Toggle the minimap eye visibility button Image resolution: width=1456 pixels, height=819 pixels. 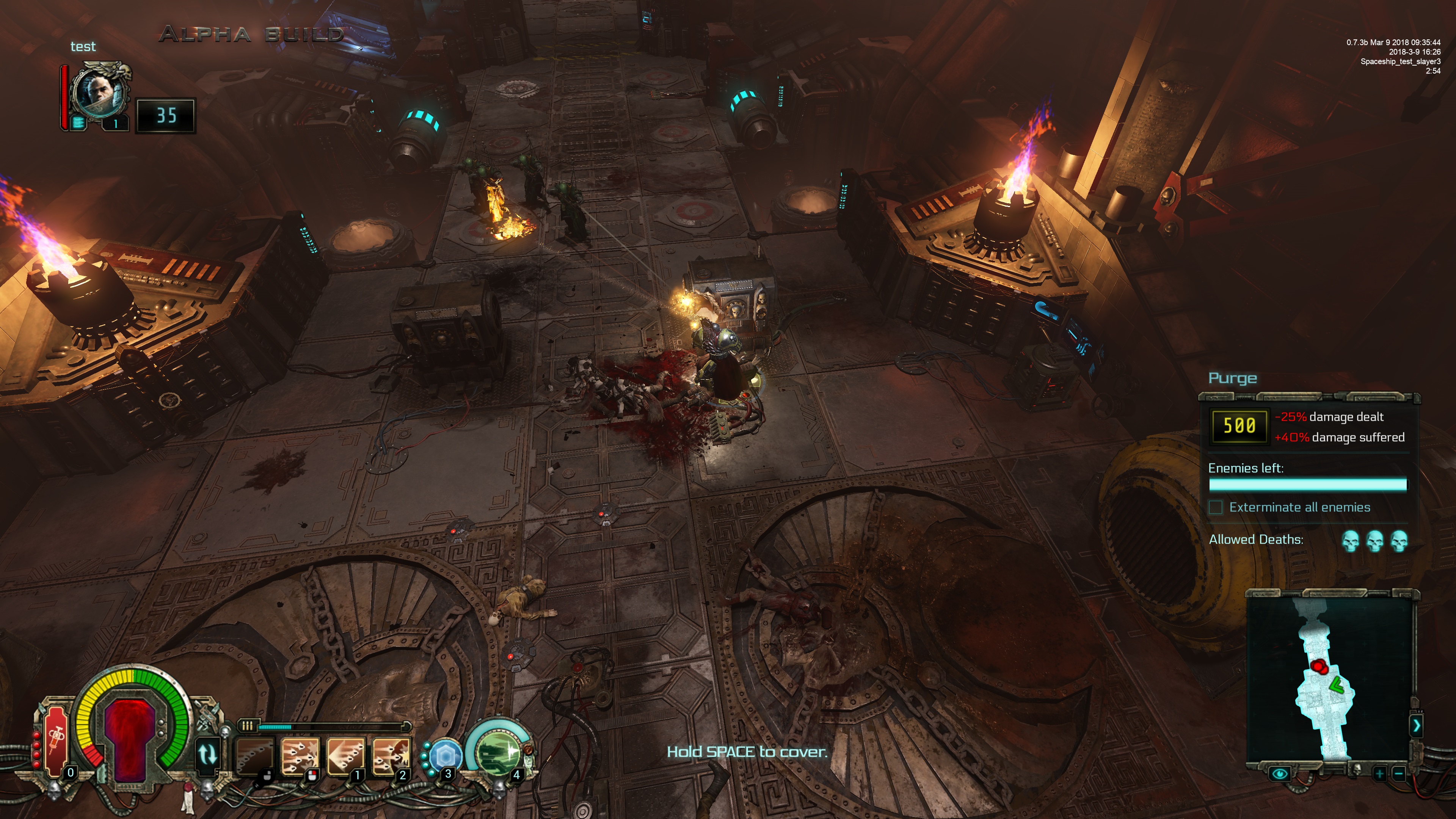[1279, 773]
